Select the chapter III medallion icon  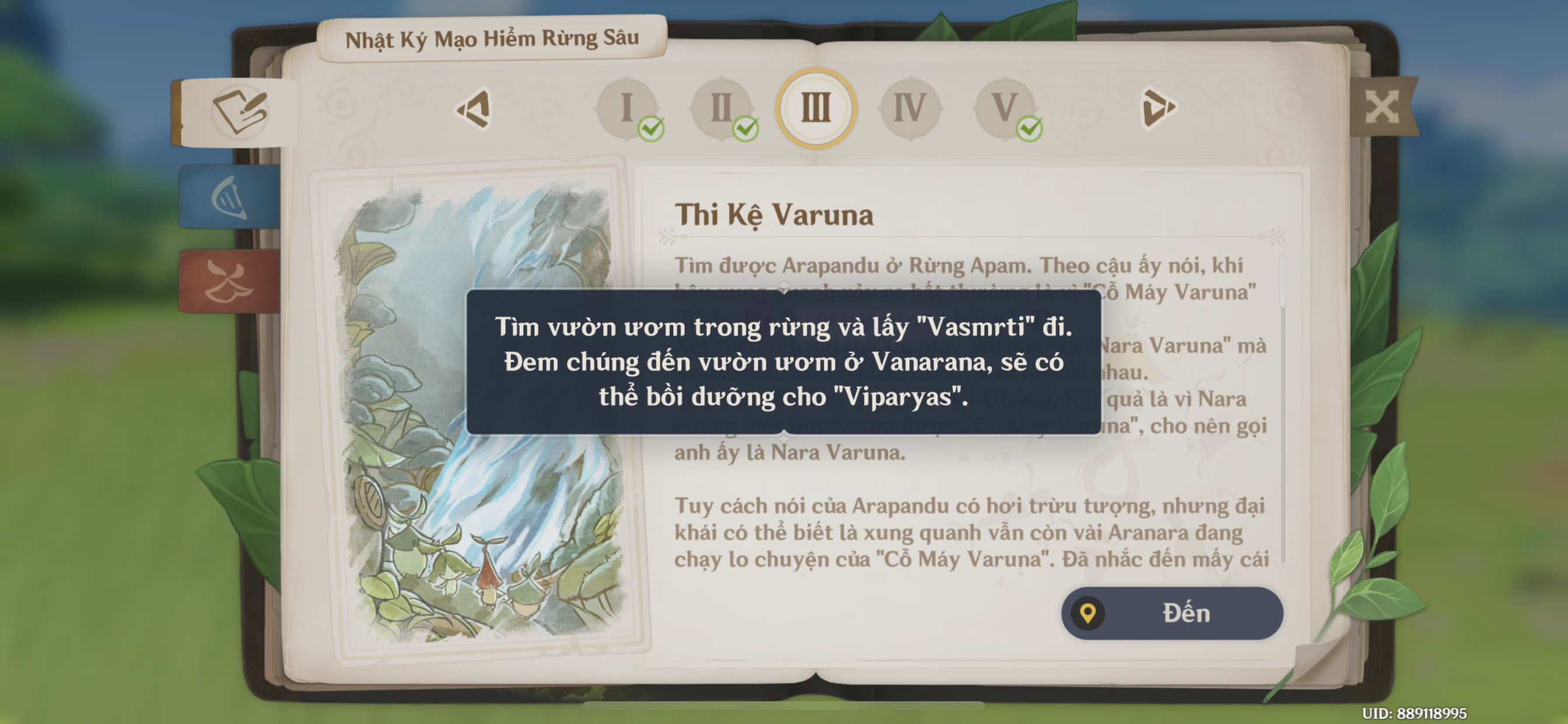(x=817, y=110)
